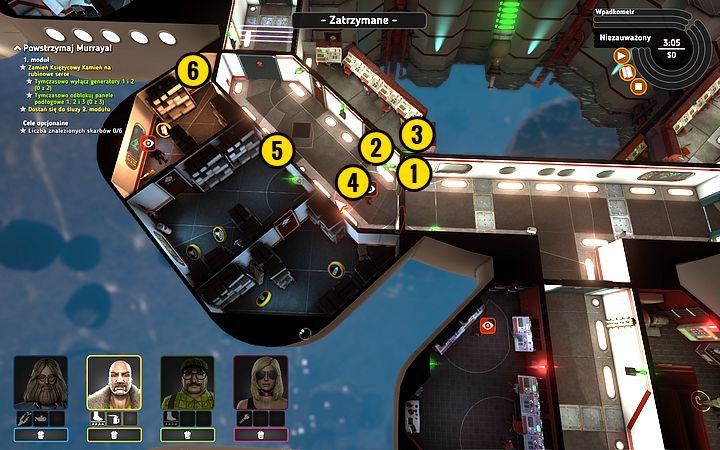Use the bearded character's first tool icon
Viewport: 720px width, 450px height.
(25, 418)
